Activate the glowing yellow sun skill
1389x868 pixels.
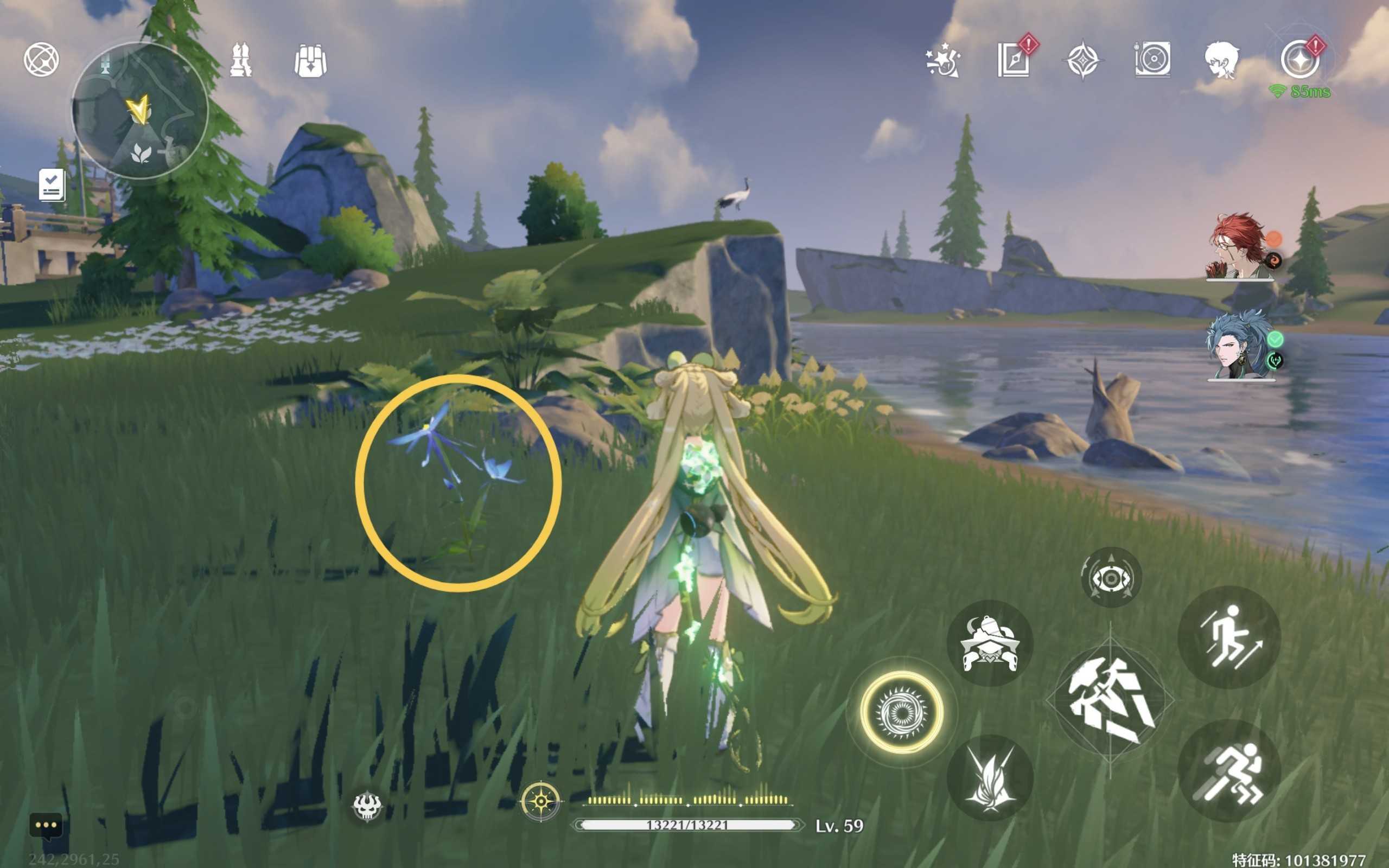[902, 712]
